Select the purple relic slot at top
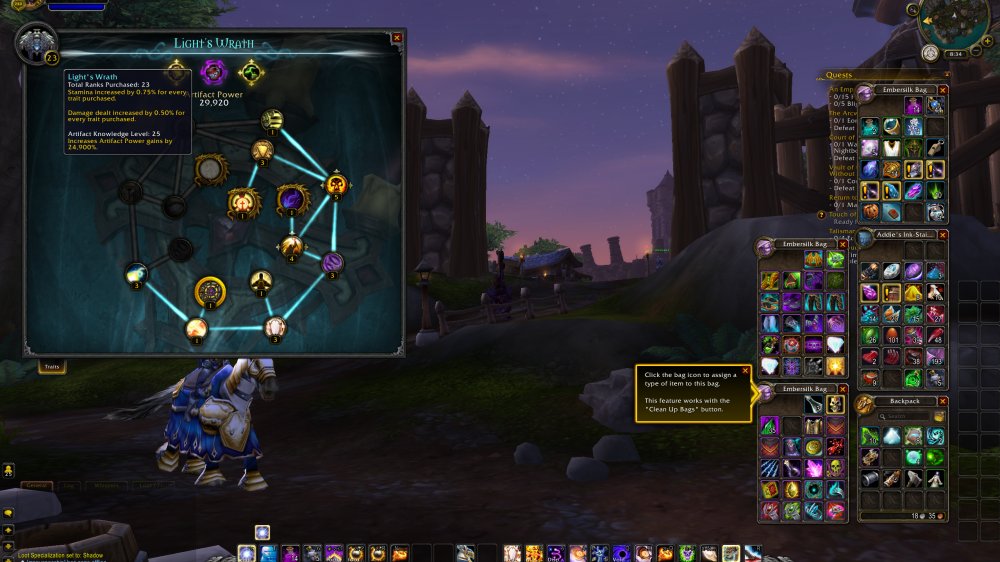 (x=213, y=72)
